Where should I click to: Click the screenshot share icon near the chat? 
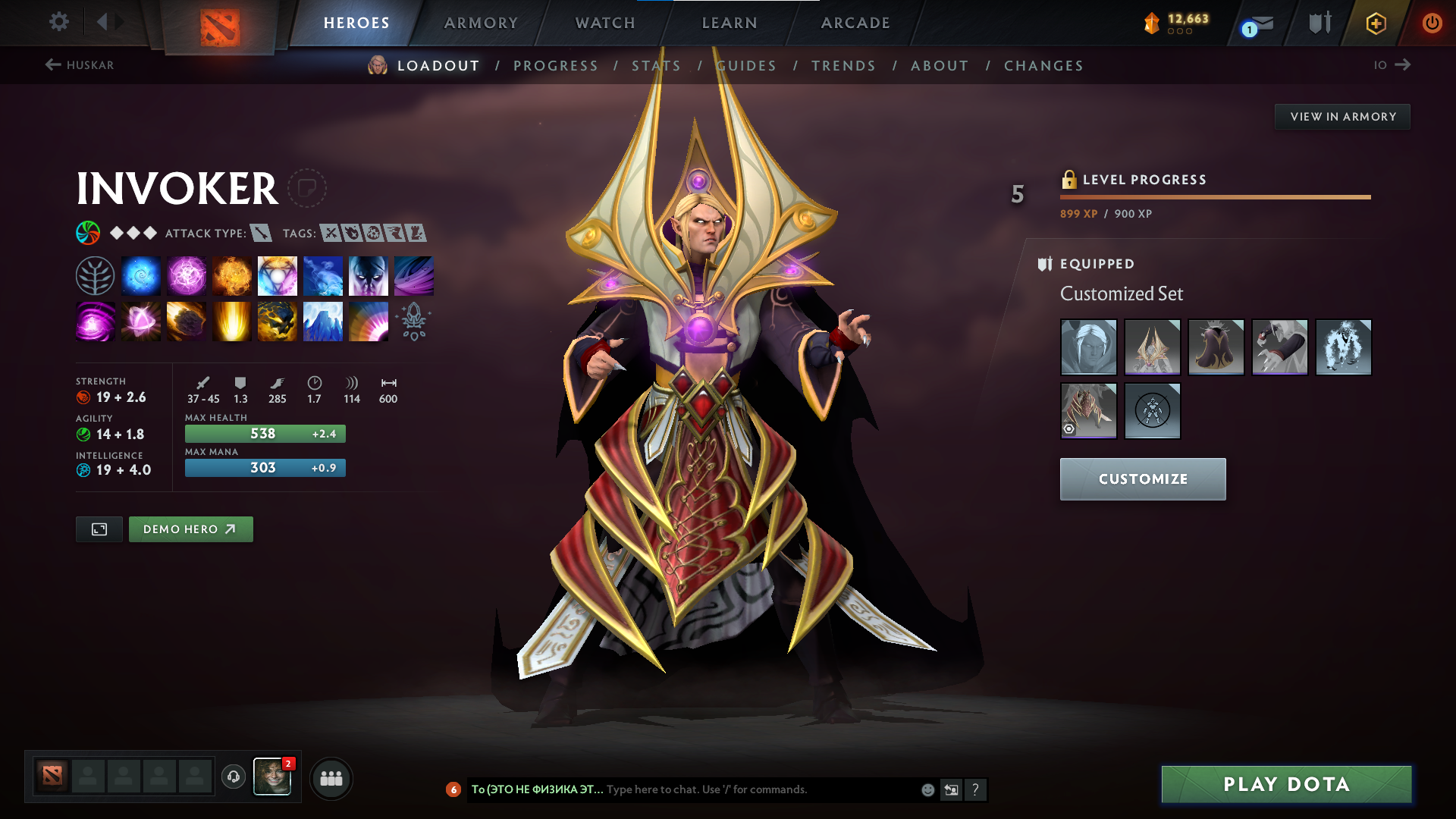coord(952,789)
